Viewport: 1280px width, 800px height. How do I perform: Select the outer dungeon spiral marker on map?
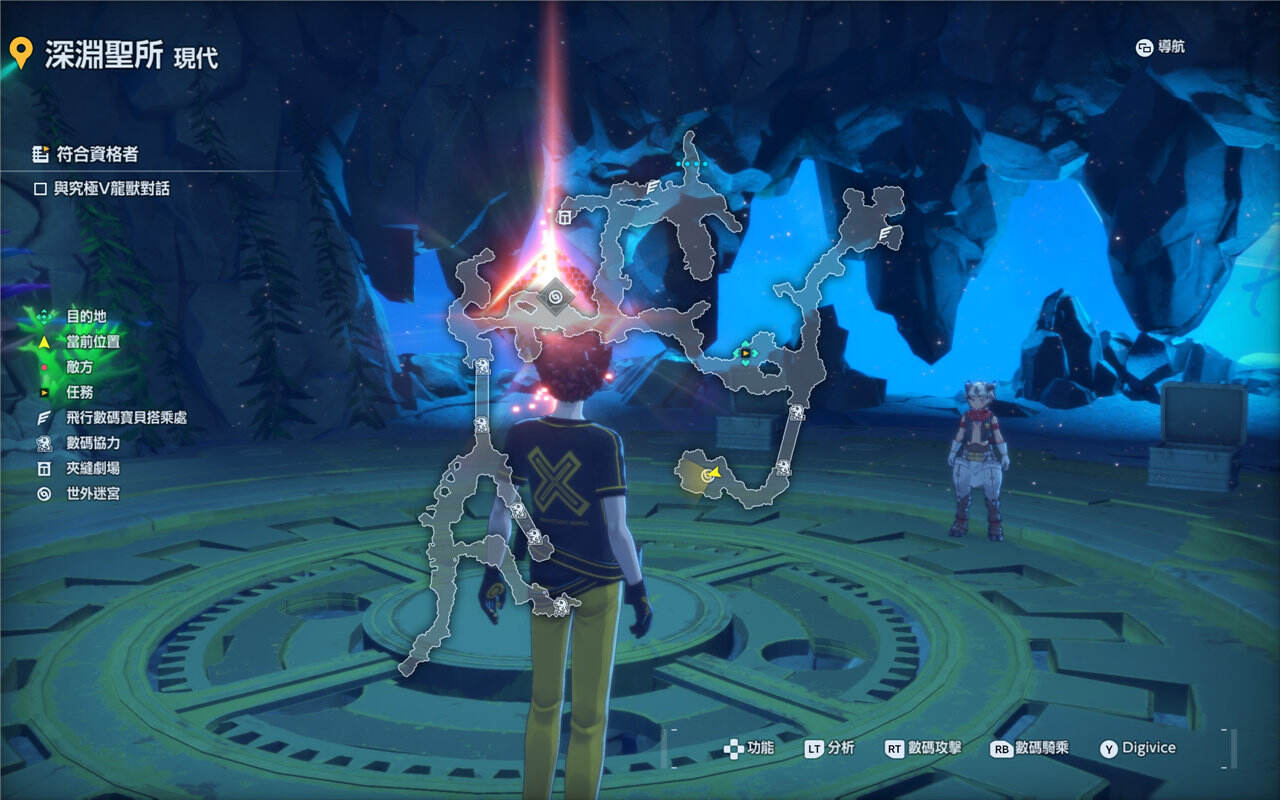(554, 298)
